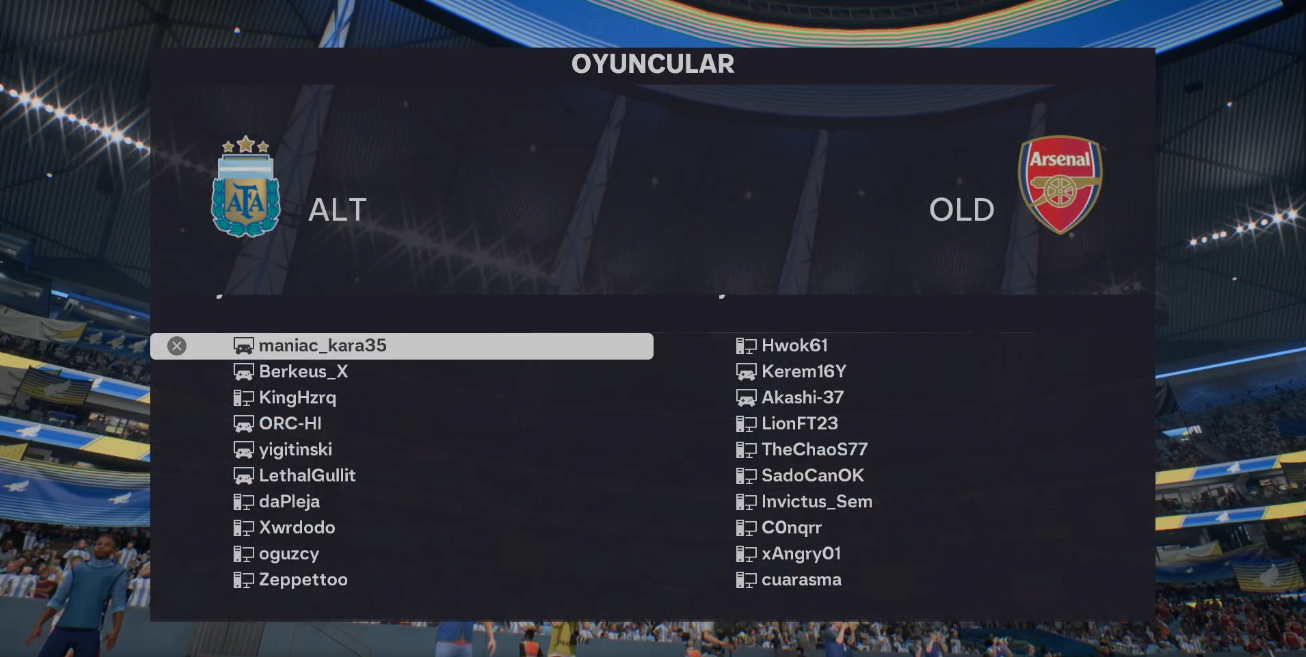Select KingHzrq in the ALT team
1306x657 pixels.
(x=297, y=398)
